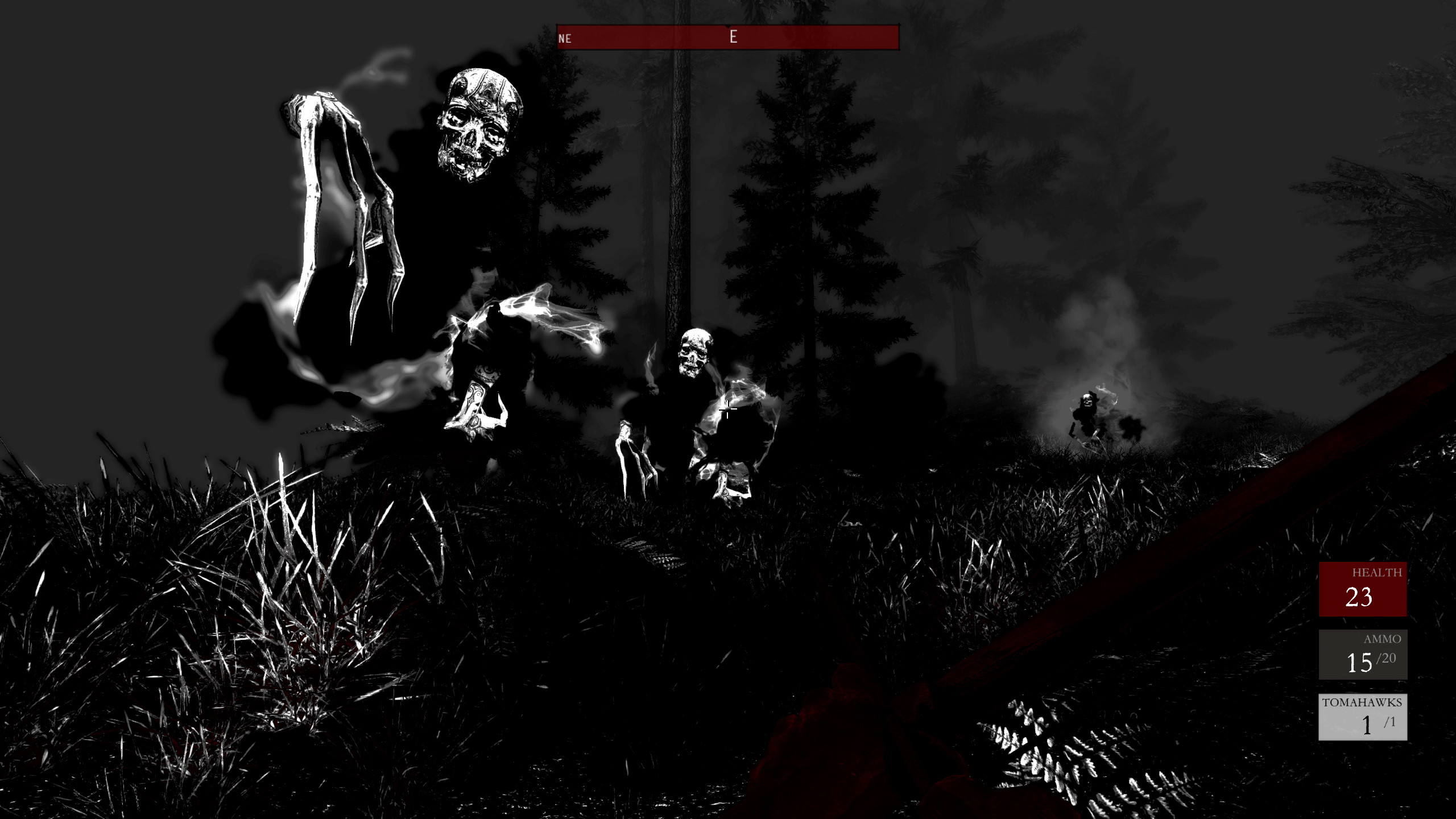
Task: Click the crosshair at screen center
Action: click(728, 409)
